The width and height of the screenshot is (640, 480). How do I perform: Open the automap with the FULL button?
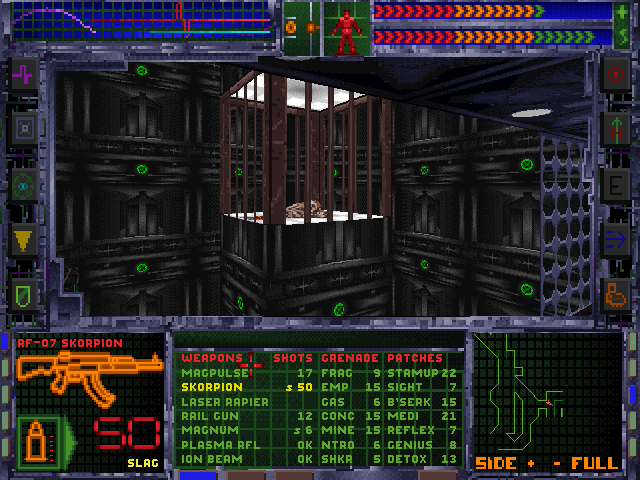coord(594,464)
